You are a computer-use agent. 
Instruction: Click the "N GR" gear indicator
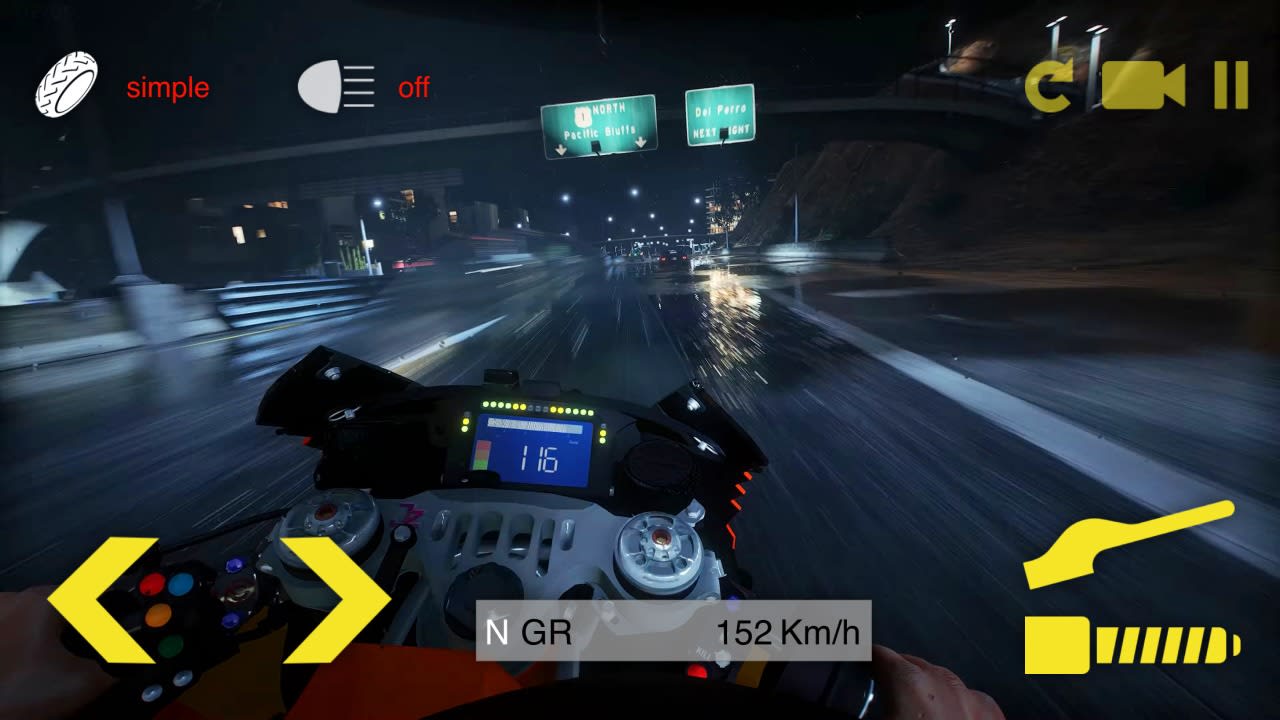527,631
